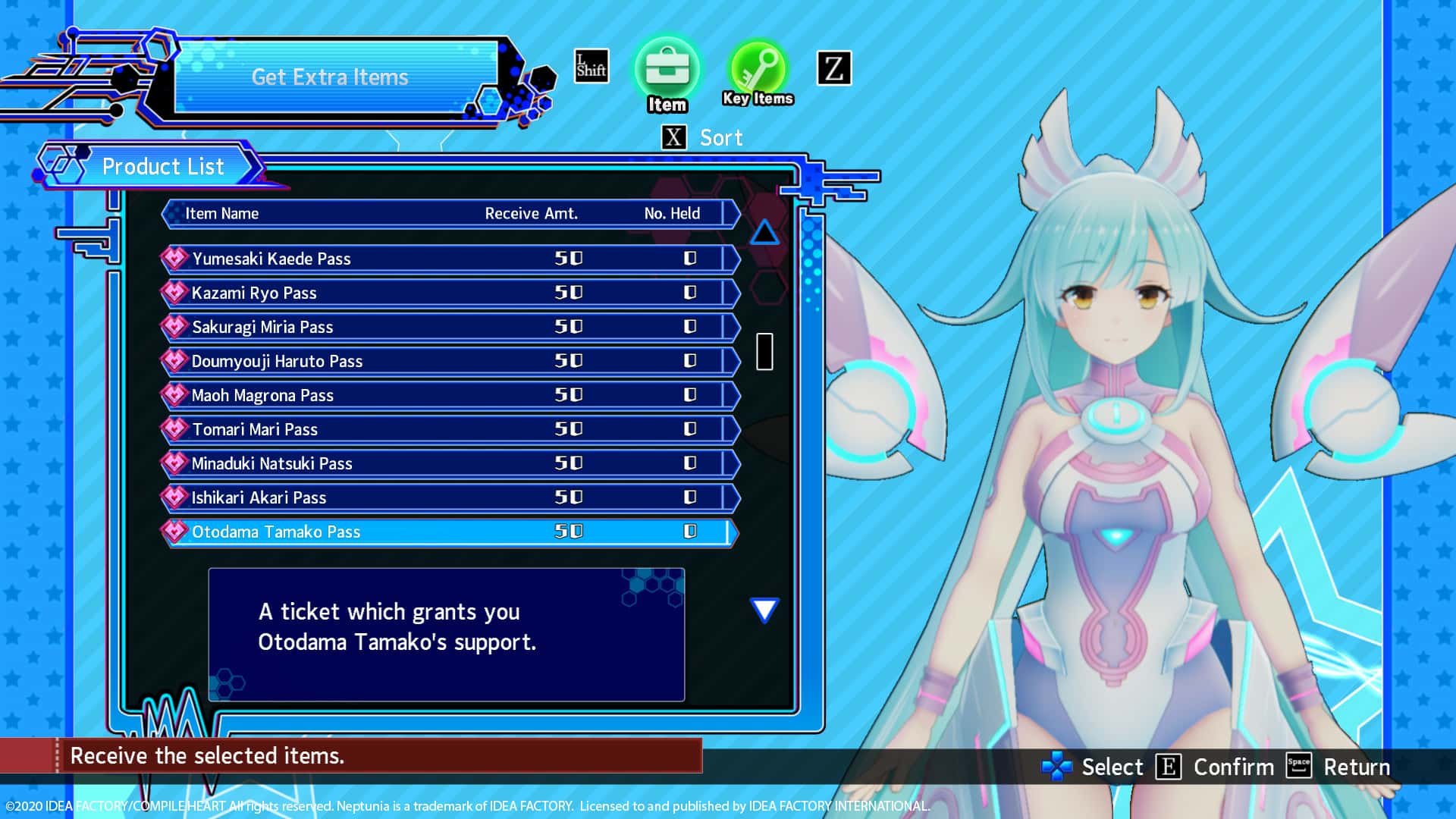
Task: Click the Item Name column header
Action: [x=223, y=213]
